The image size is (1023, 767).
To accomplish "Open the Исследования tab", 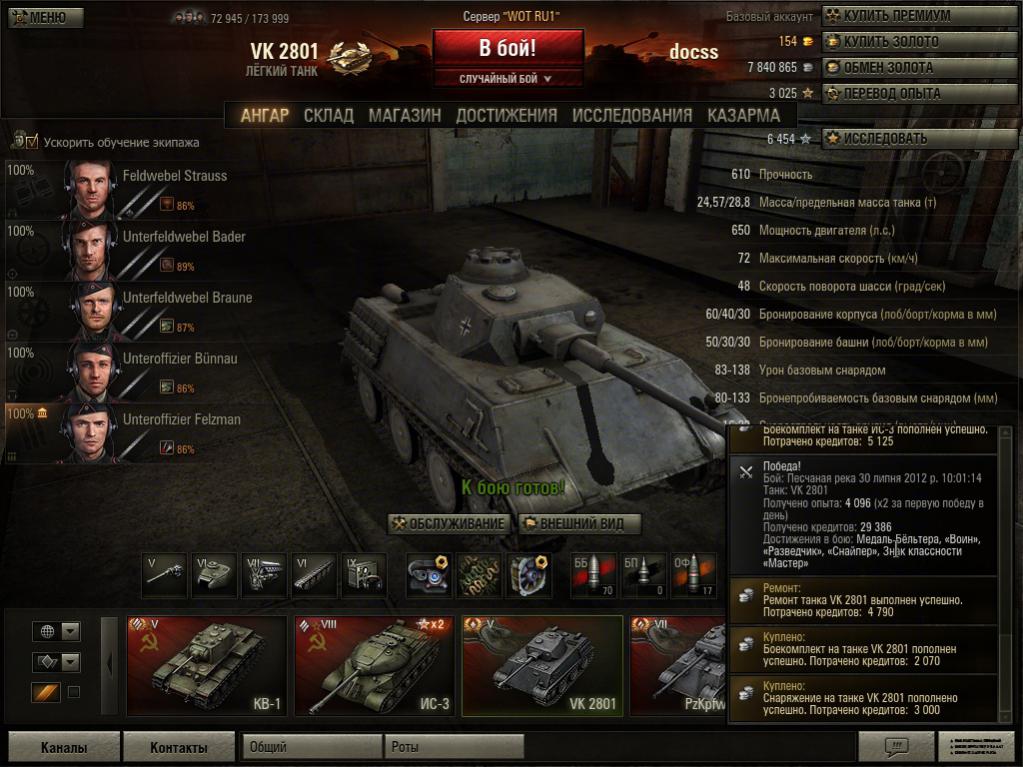I will click(632, 115).
